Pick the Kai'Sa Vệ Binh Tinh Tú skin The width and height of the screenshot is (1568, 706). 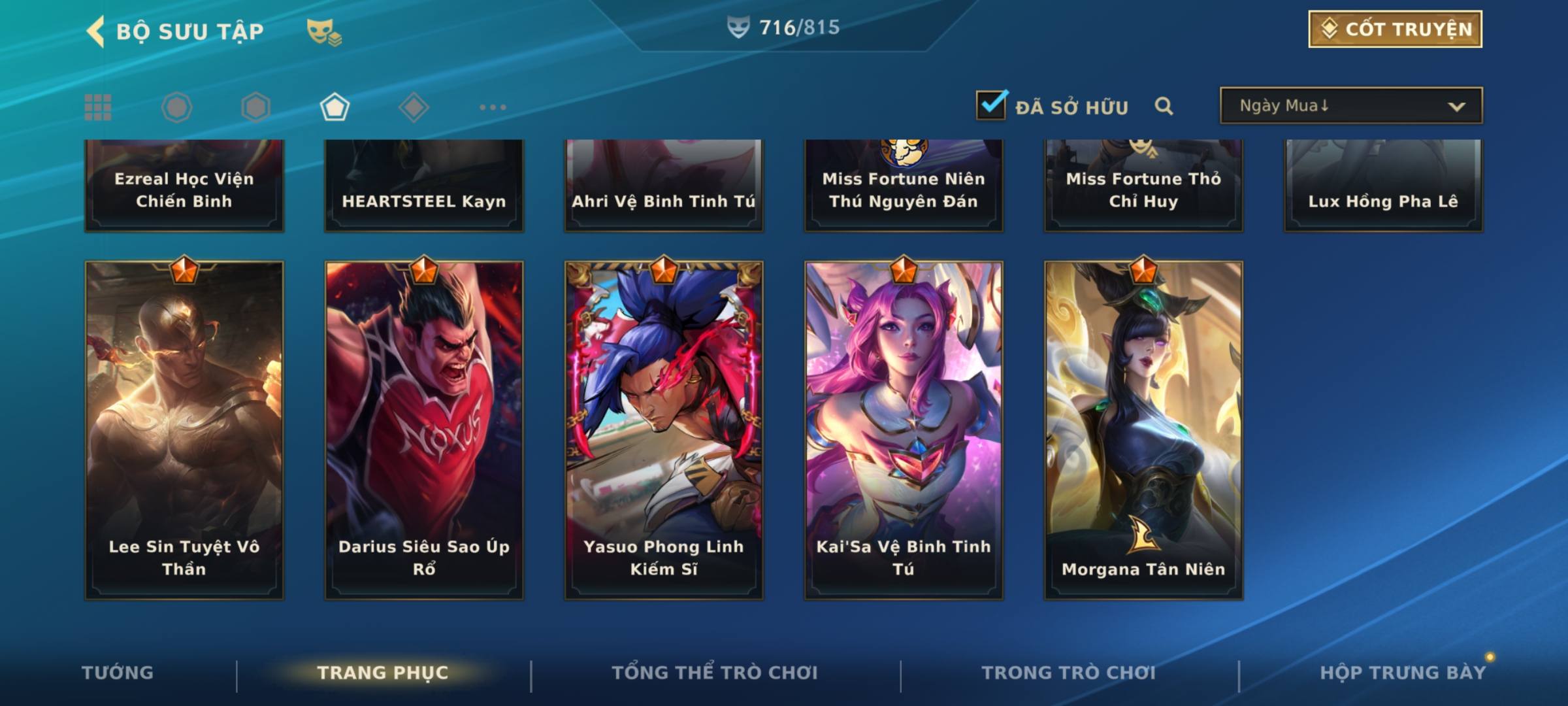904,430
